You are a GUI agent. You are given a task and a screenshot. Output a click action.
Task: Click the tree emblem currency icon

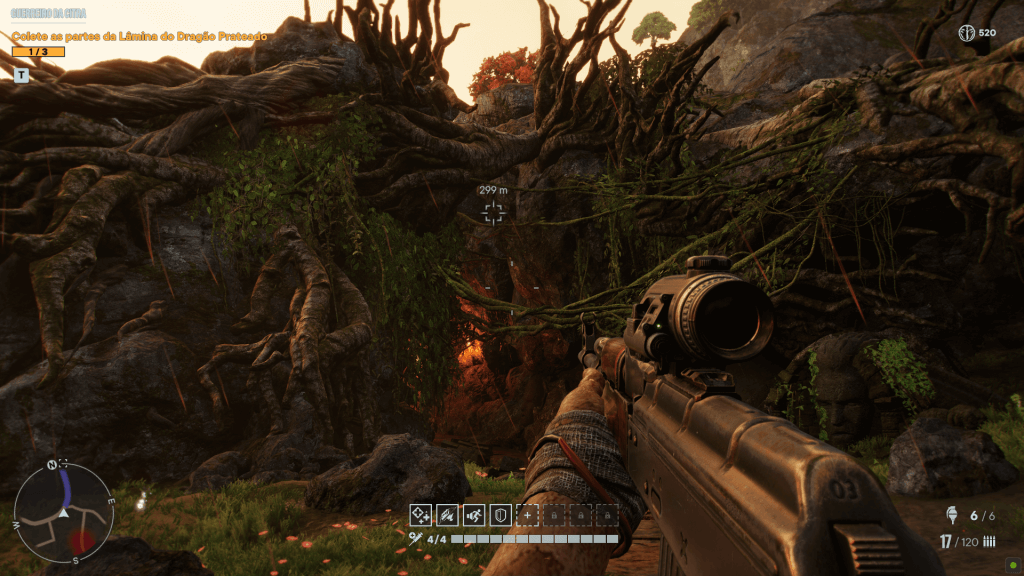pos(966,33)
